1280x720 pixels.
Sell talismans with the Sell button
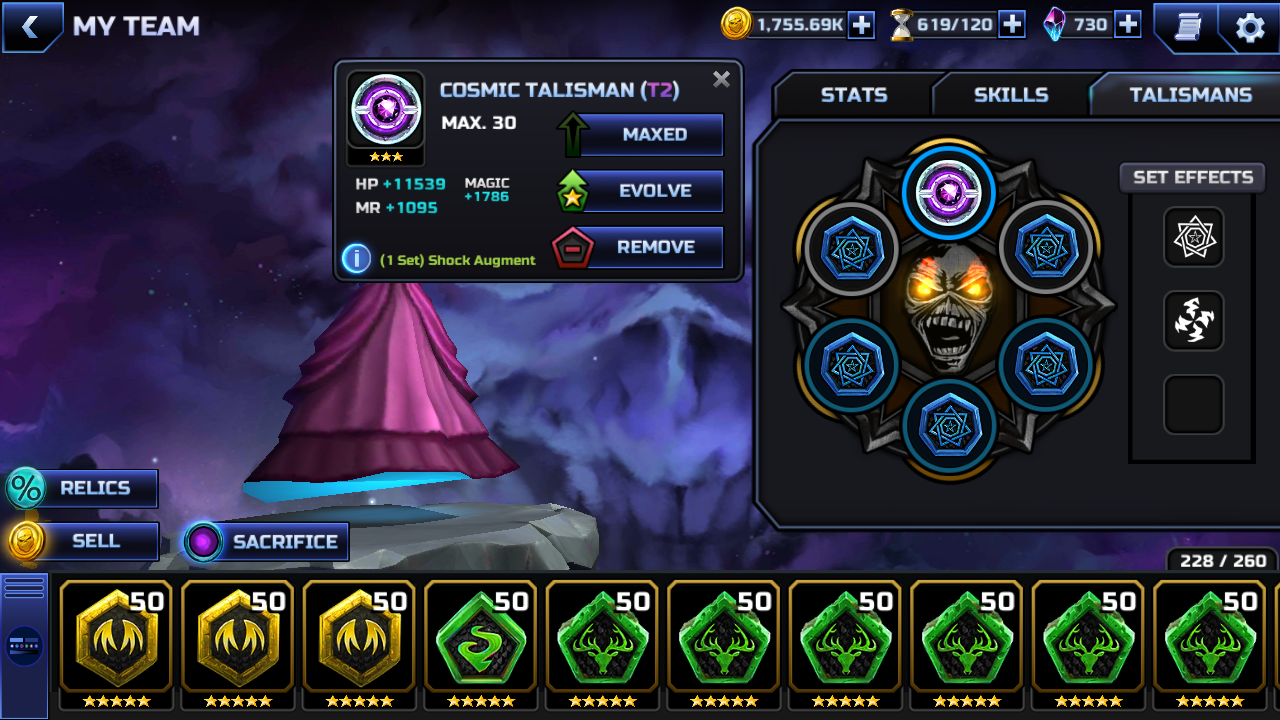84,541
